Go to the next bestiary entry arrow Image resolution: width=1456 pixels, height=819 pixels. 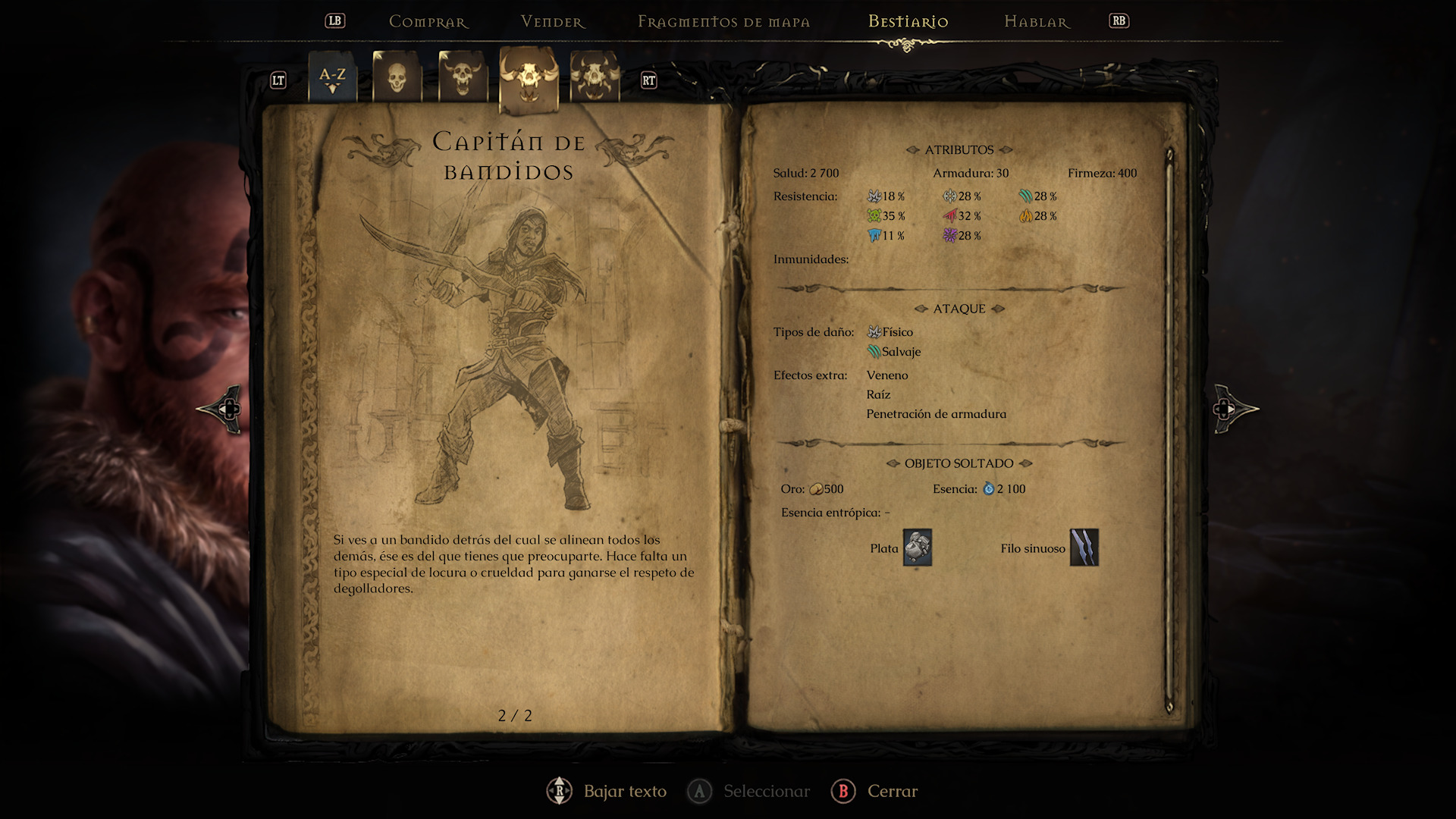1235,409
